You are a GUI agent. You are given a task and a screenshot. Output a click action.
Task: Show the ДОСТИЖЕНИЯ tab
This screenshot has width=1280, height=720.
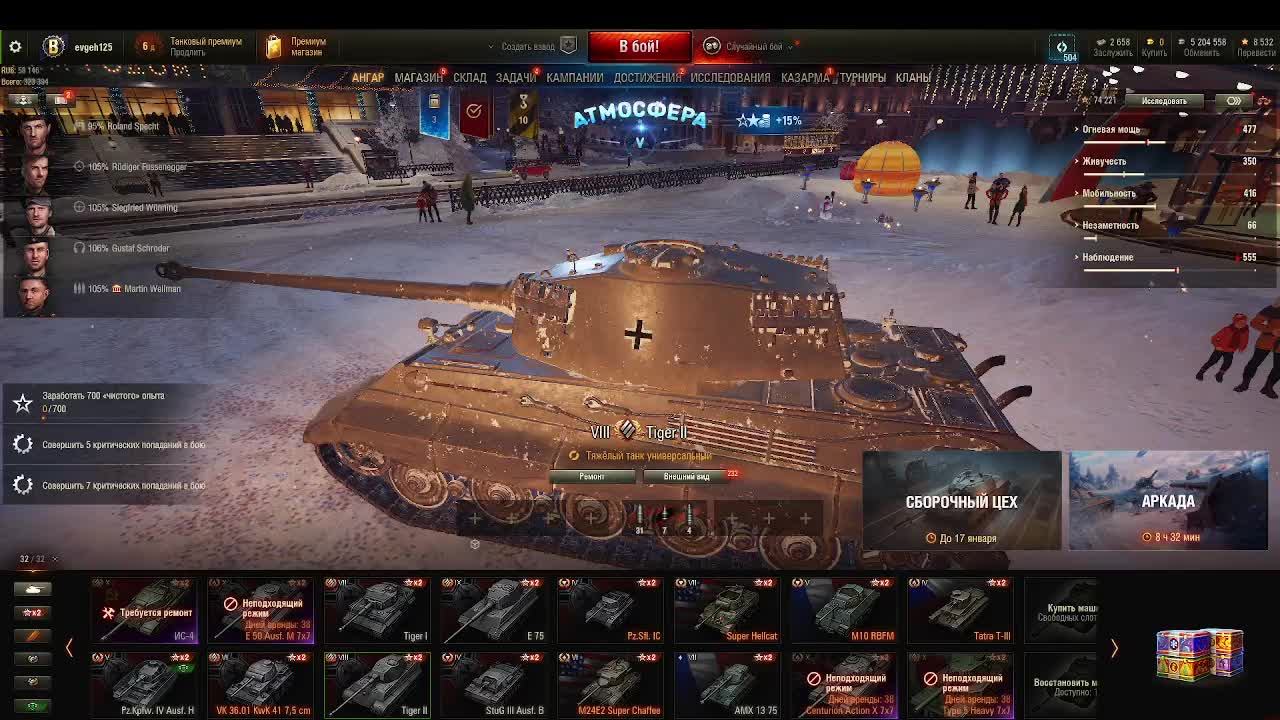pyautogui.click(x=647, y=77)
